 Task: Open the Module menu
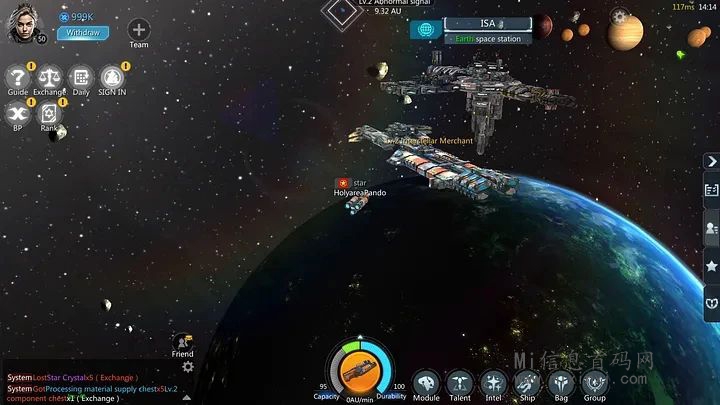[x=427, y=382]
